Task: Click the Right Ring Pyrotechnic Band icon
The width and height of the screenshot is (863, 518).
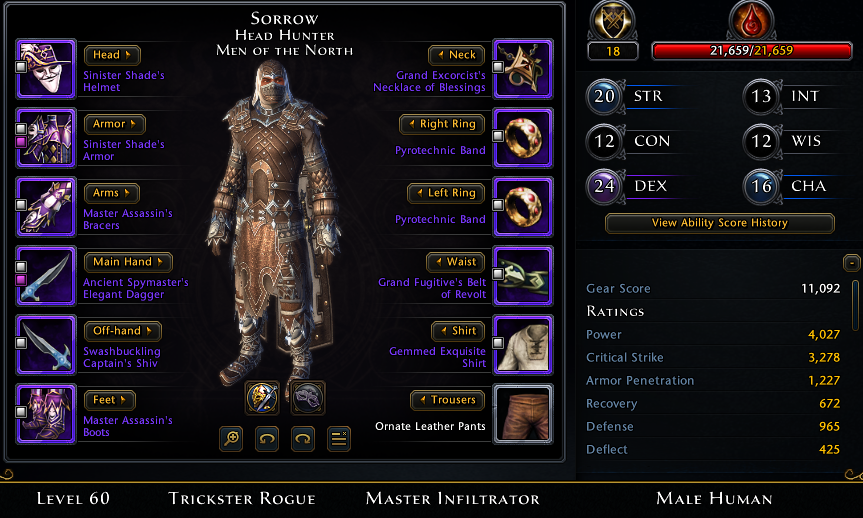Action: tap(522, 137)
